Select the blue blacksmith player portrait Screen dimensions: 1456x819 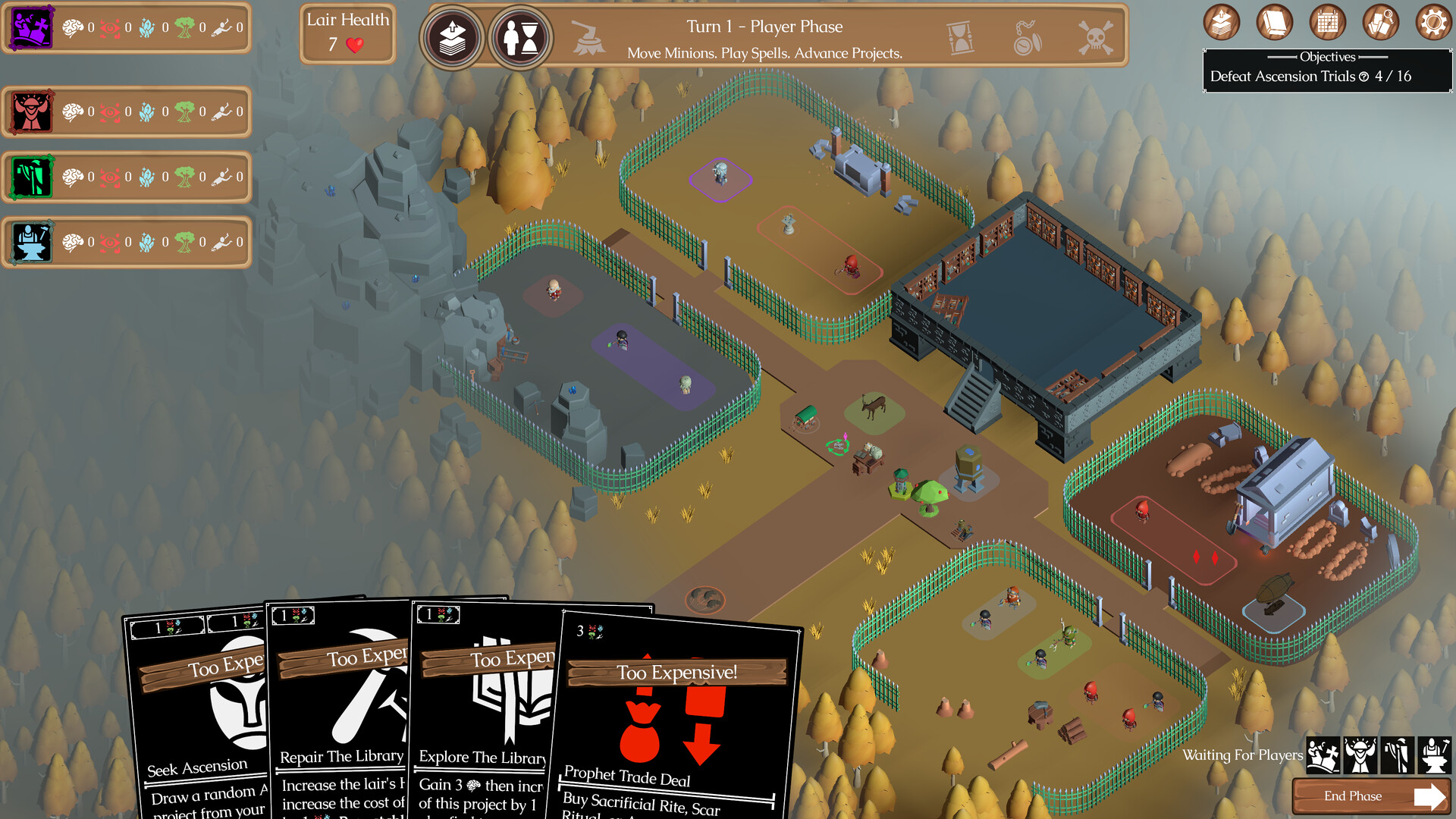point(32,243)
